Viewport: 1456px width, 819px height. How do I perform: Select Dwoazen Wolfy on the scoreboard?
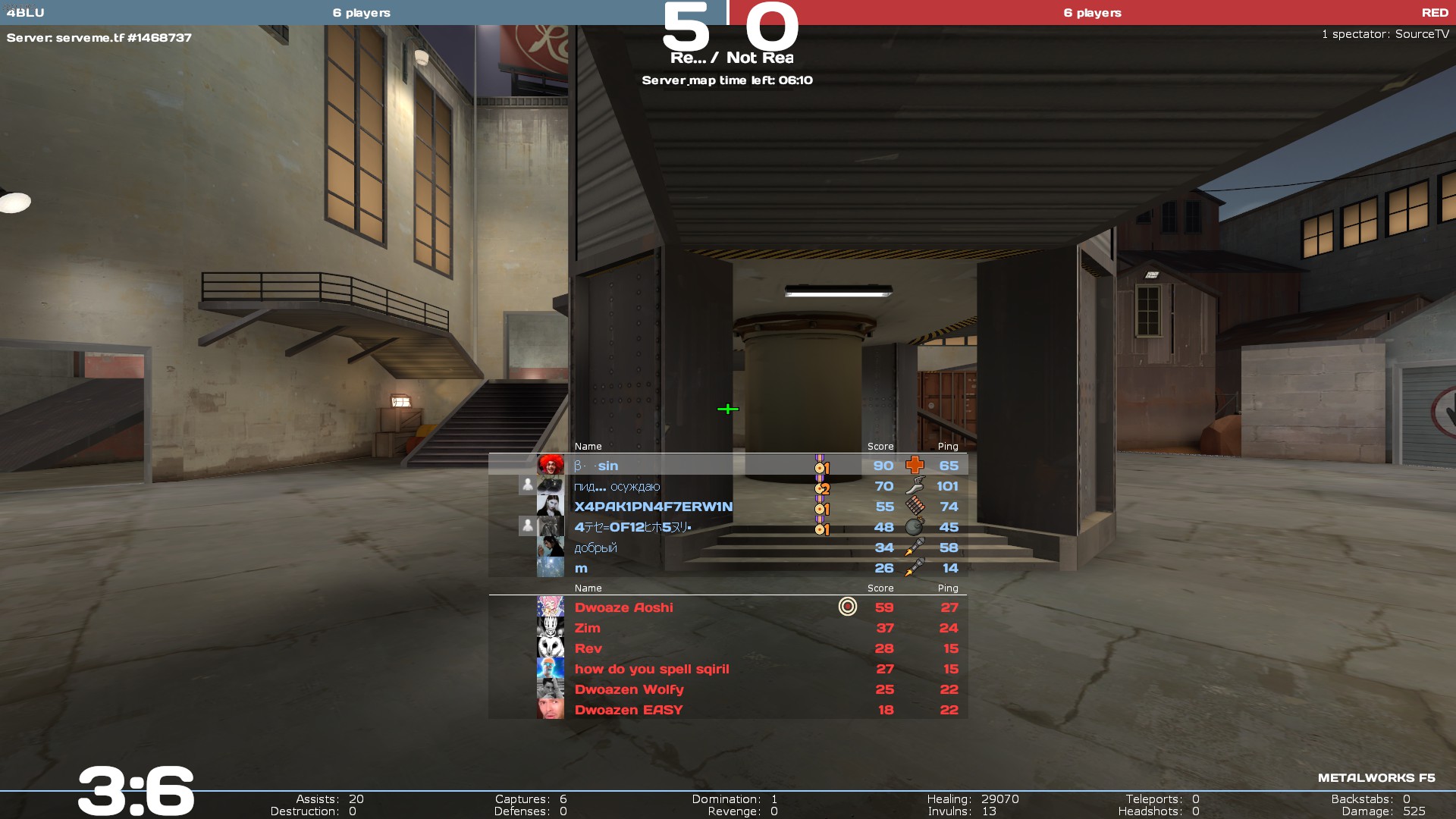pos(629,689)
